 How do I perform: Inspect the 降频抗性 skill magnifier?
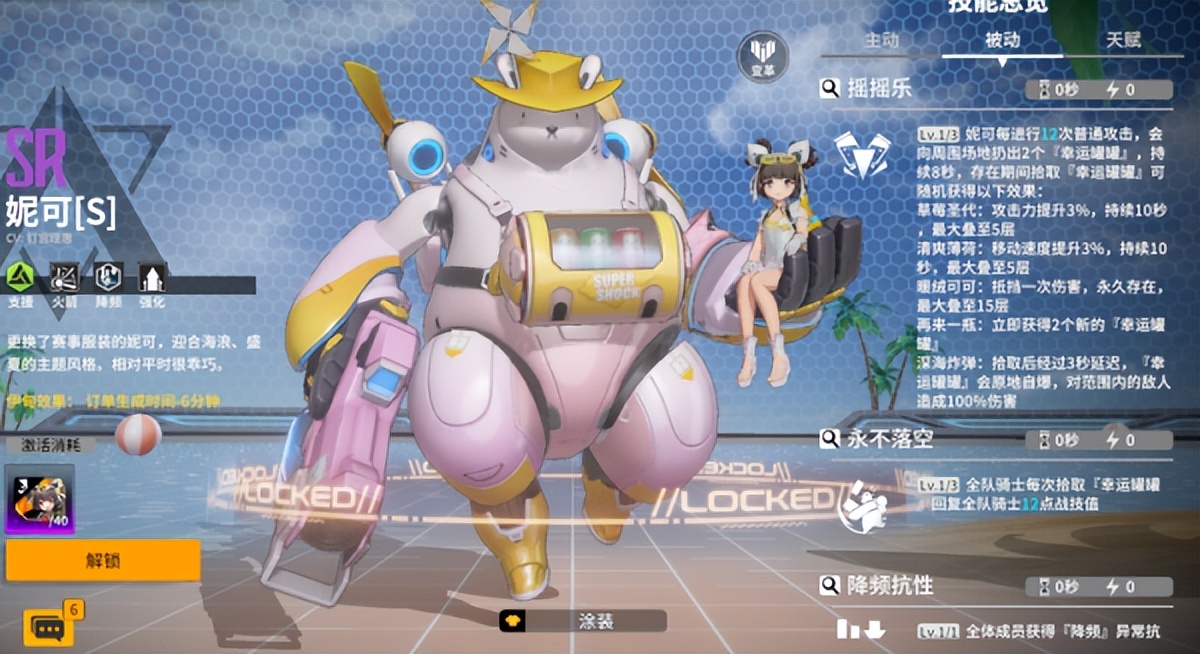click(830, 586)
